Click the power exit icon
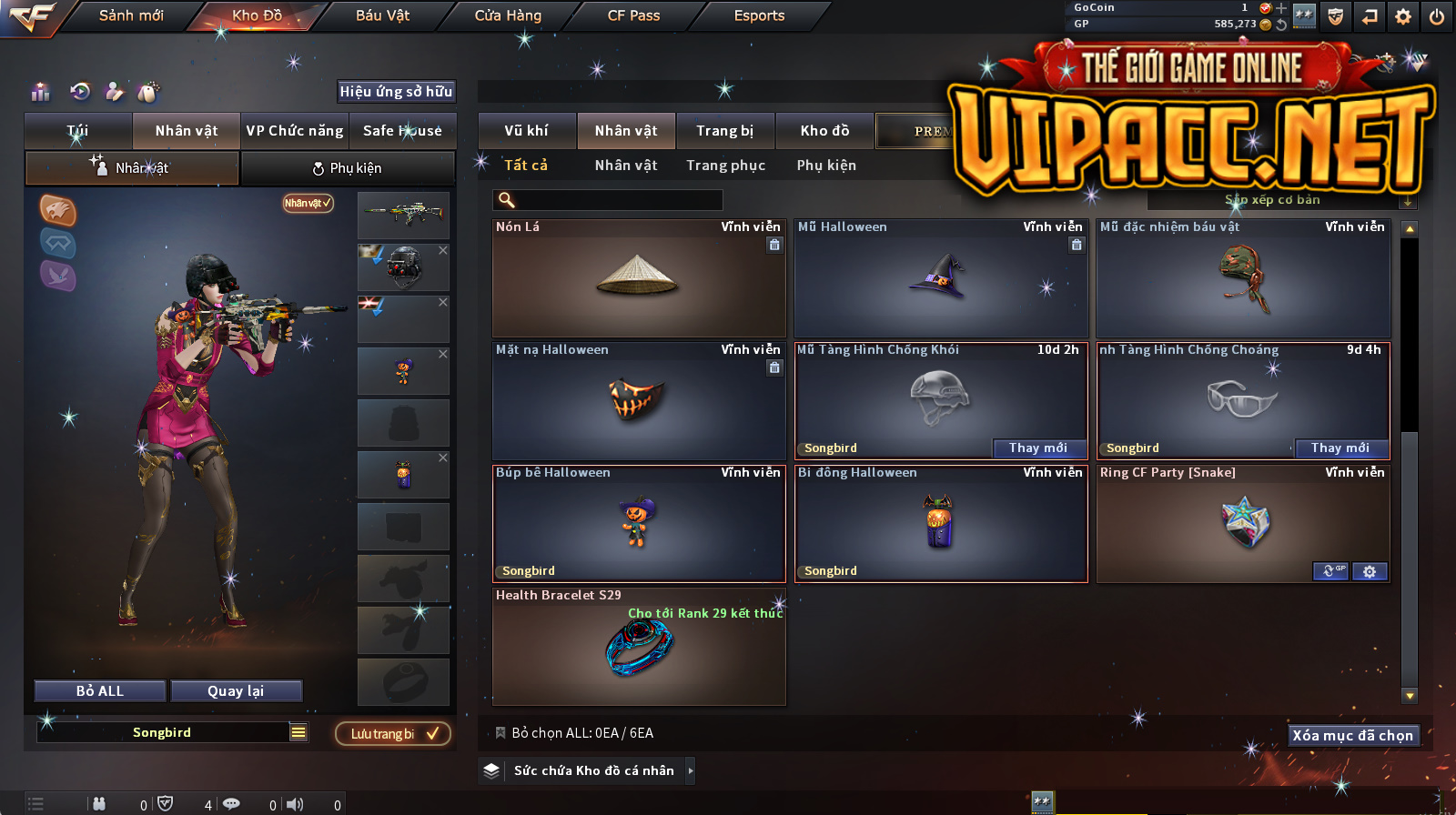Screen dimensions: 1456x815 pyautogui.click(x=1437, y=16)
